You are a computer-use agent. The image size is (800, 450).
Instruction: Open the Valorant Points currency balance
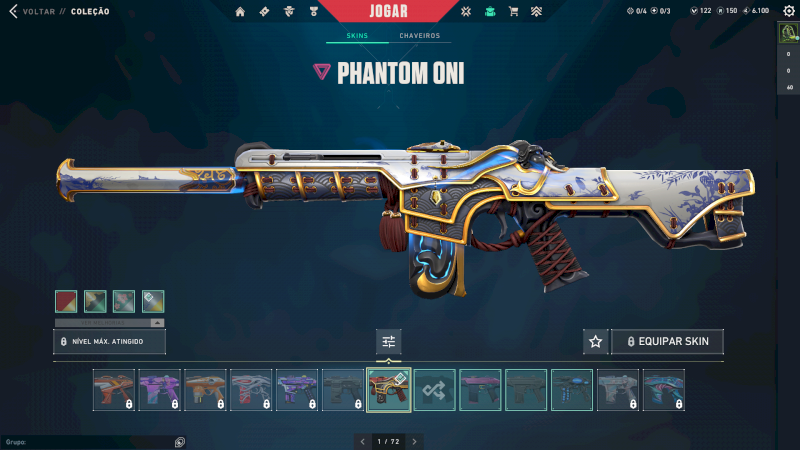700,11
